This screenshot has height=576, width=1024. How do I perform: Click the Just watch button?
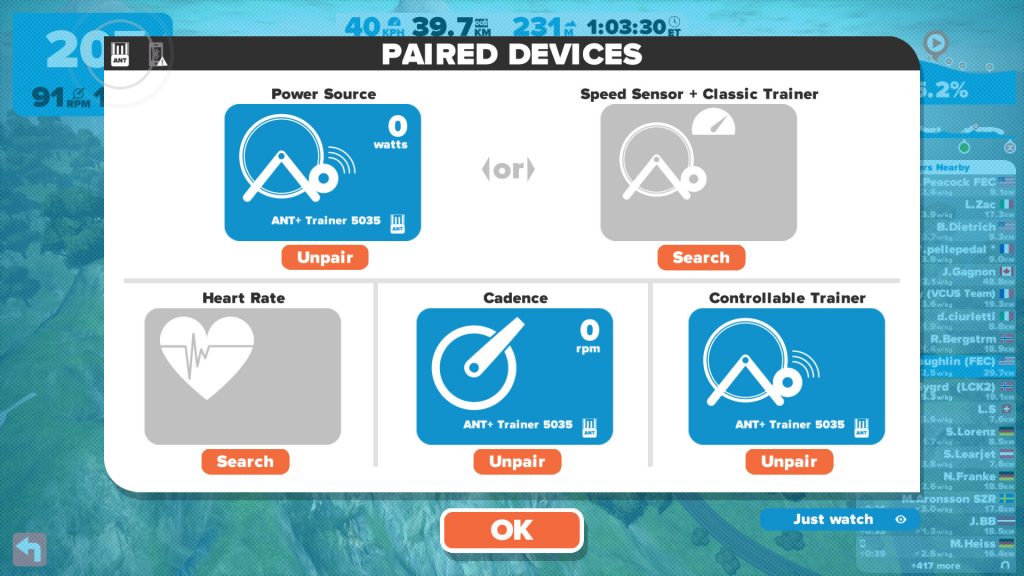click(840, 519)
